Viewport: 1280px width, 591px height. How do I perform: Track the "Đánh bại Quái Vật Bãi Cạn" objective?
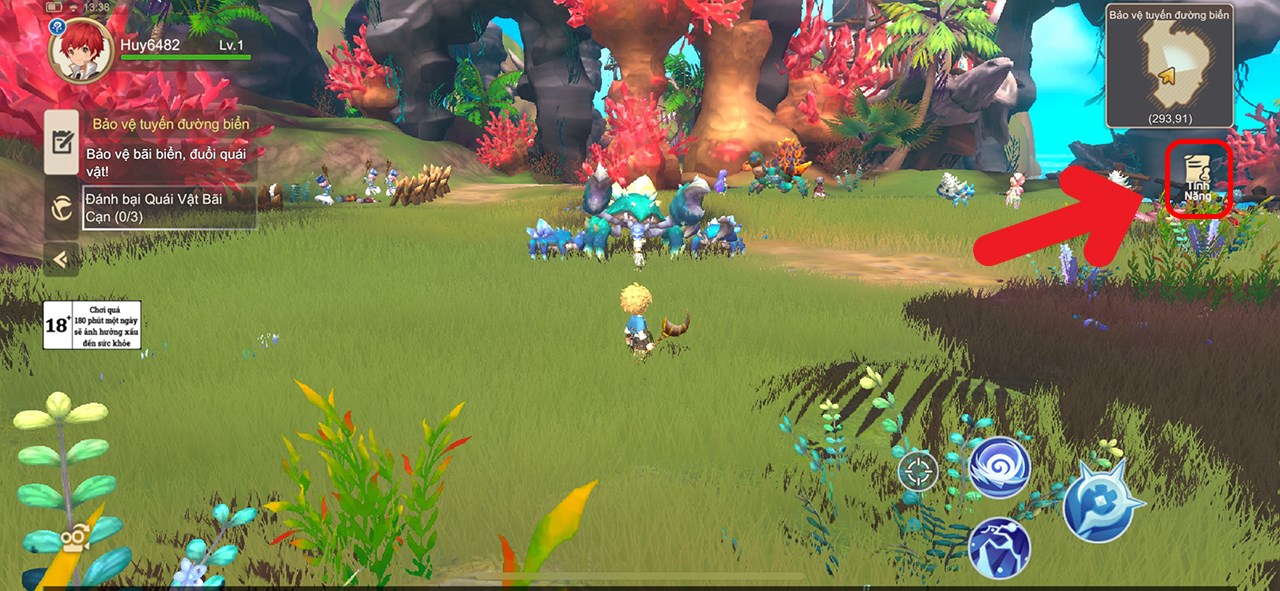coord(168,207)
